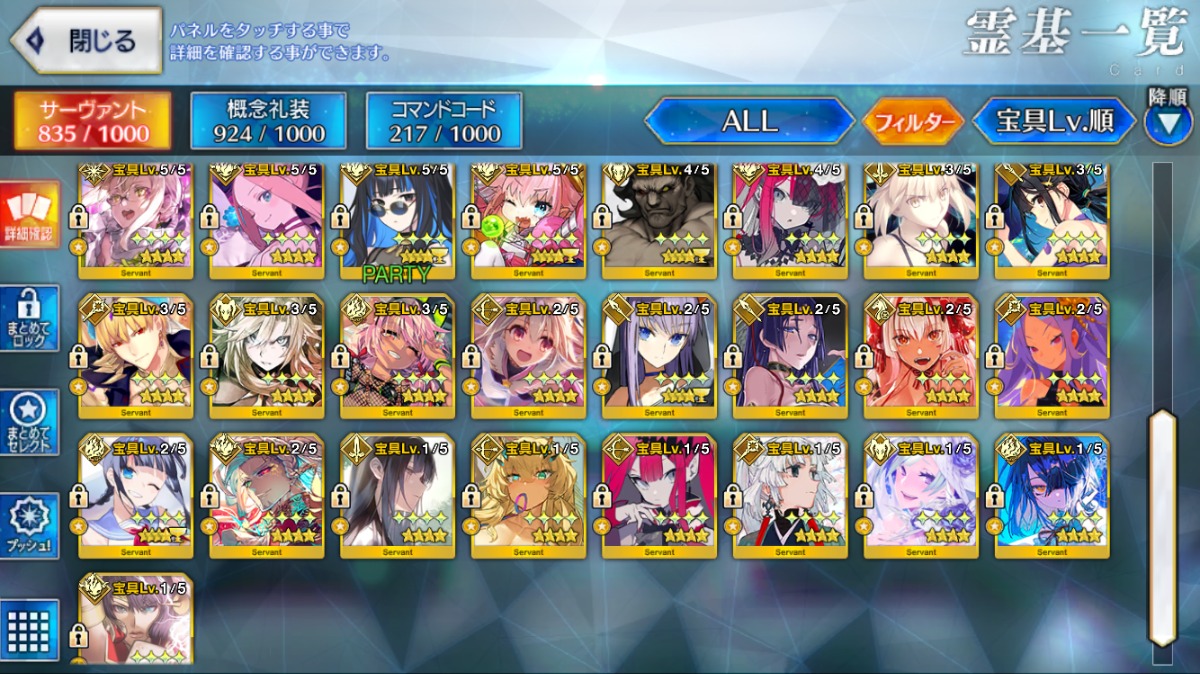The height and width of the screenshot is (674, 1200).
Task: Activate the 詳細確認 mode button
Action: 29,213
